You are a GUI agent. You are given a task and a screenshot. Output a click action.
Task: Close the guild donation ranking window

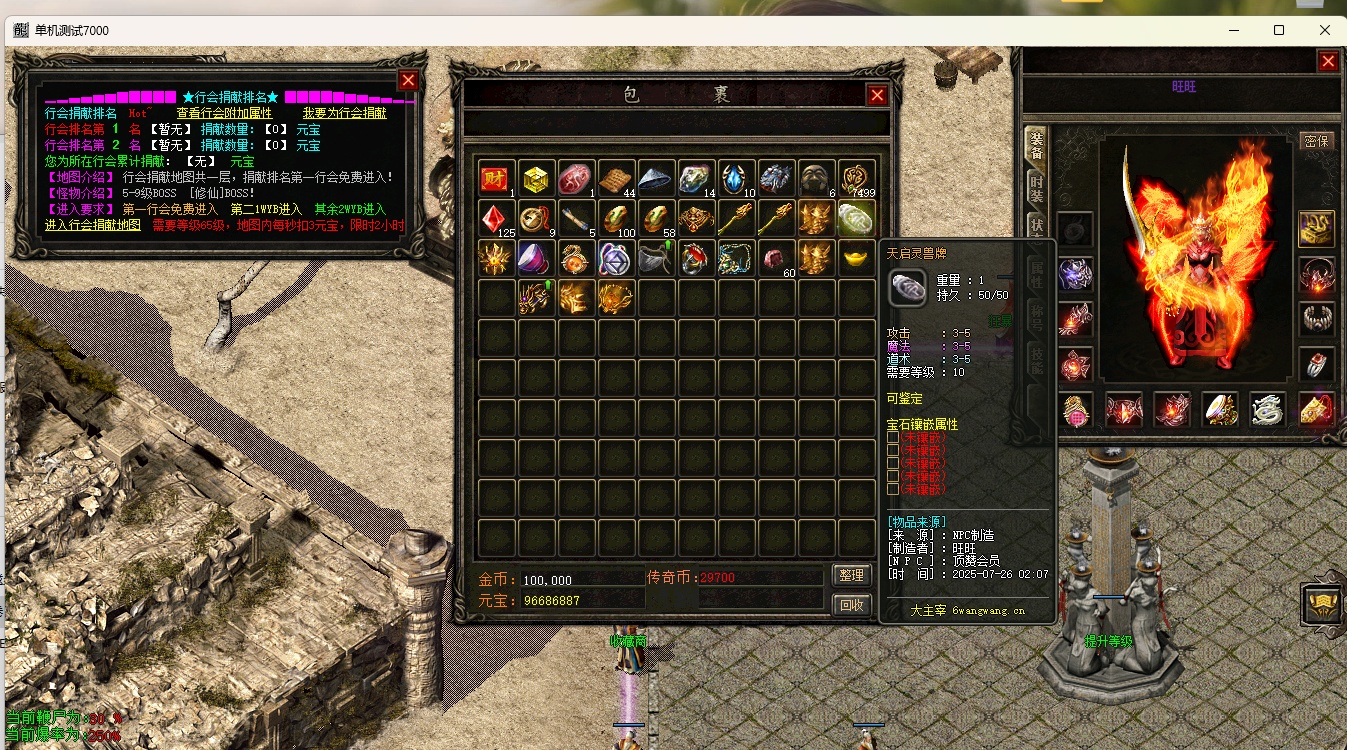tap(408, 81)
